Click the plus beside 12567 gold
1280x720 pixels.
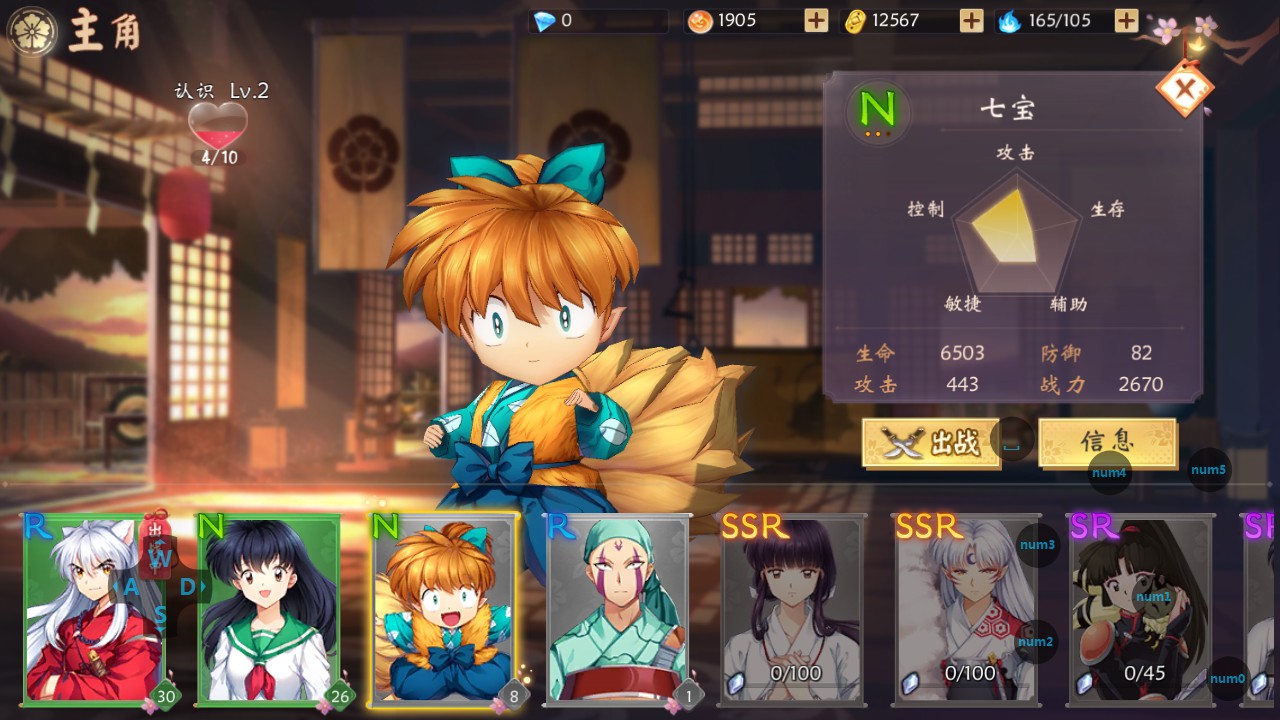[971, 21]
